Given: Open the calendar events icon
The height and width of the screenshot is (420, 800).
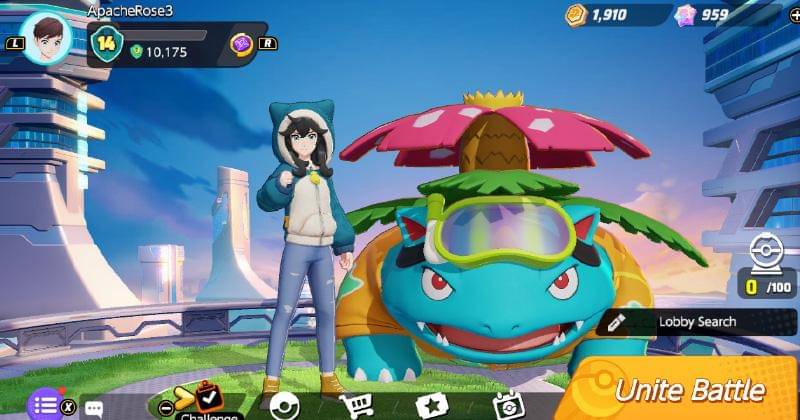Looking at the screenshot, I should coord(507,405).
